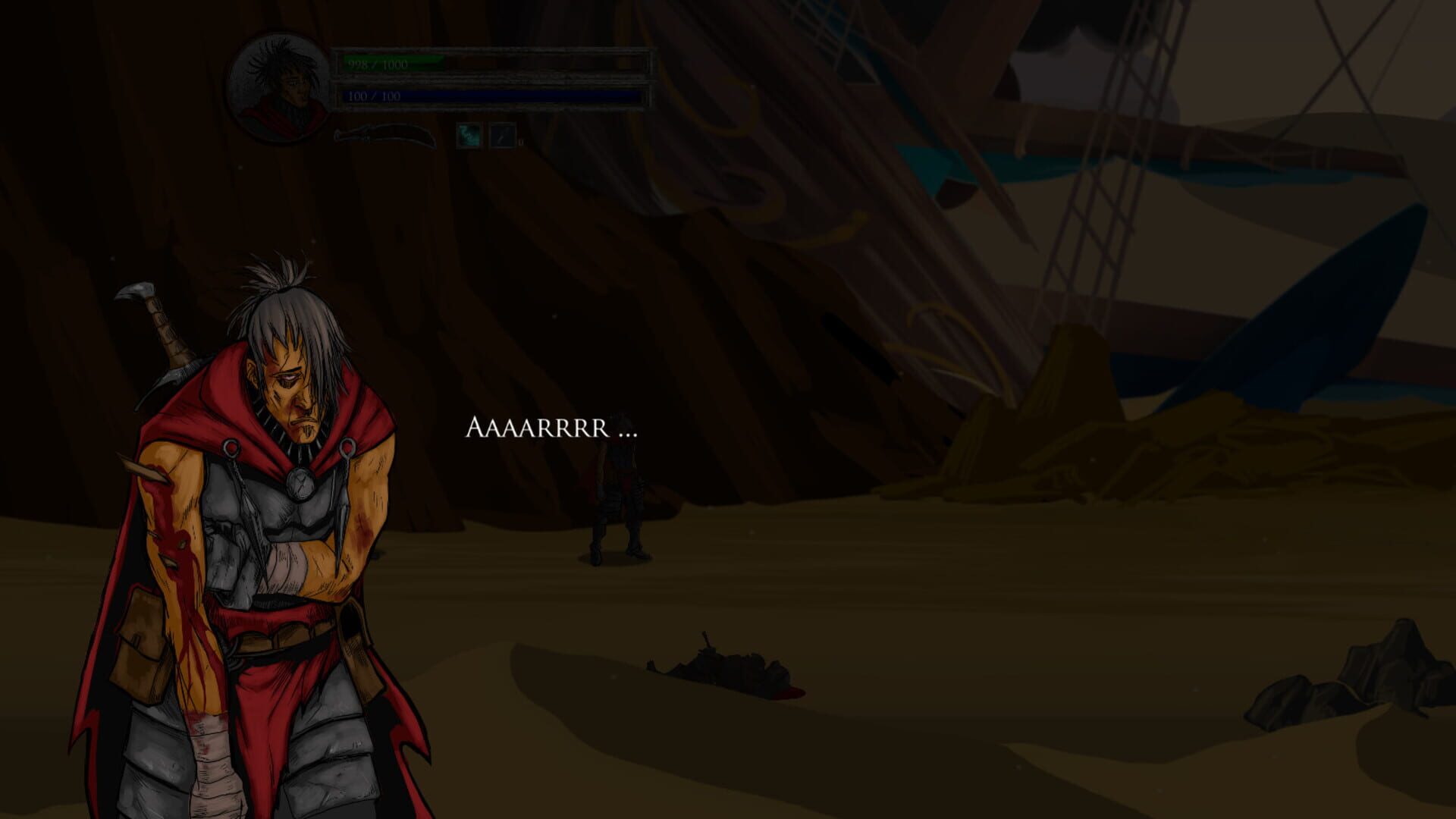The image size is (1456, 819).
Task: Open the glowing teal rune item slot
Action: (x=468, y=136)
